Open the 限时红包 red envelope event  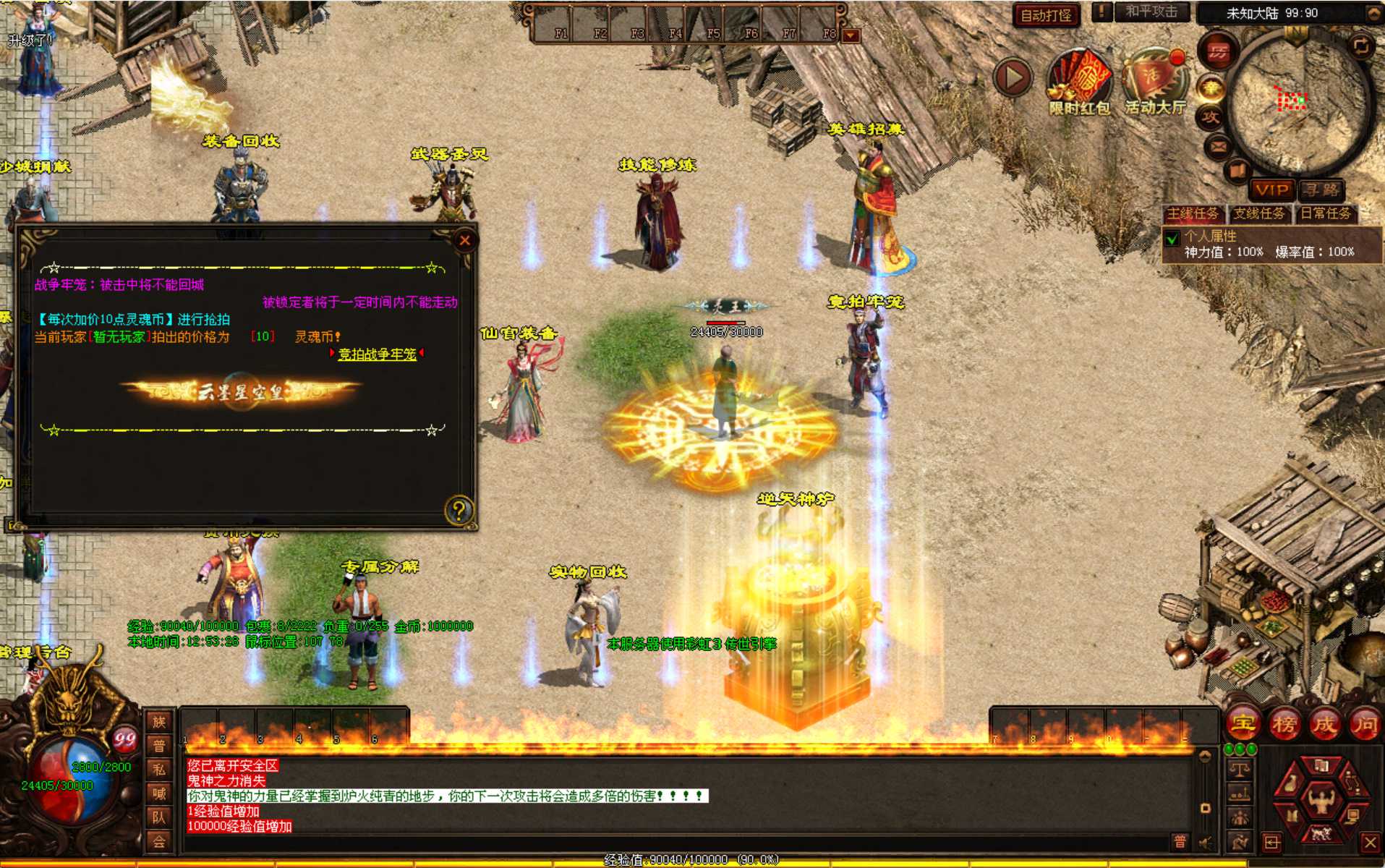1079,80
